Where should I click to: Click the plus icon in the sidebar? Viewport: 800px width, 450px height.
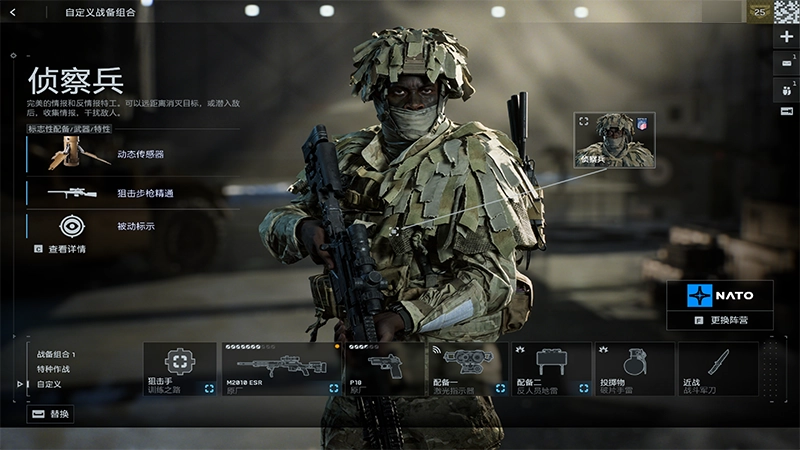pos(786,37)
